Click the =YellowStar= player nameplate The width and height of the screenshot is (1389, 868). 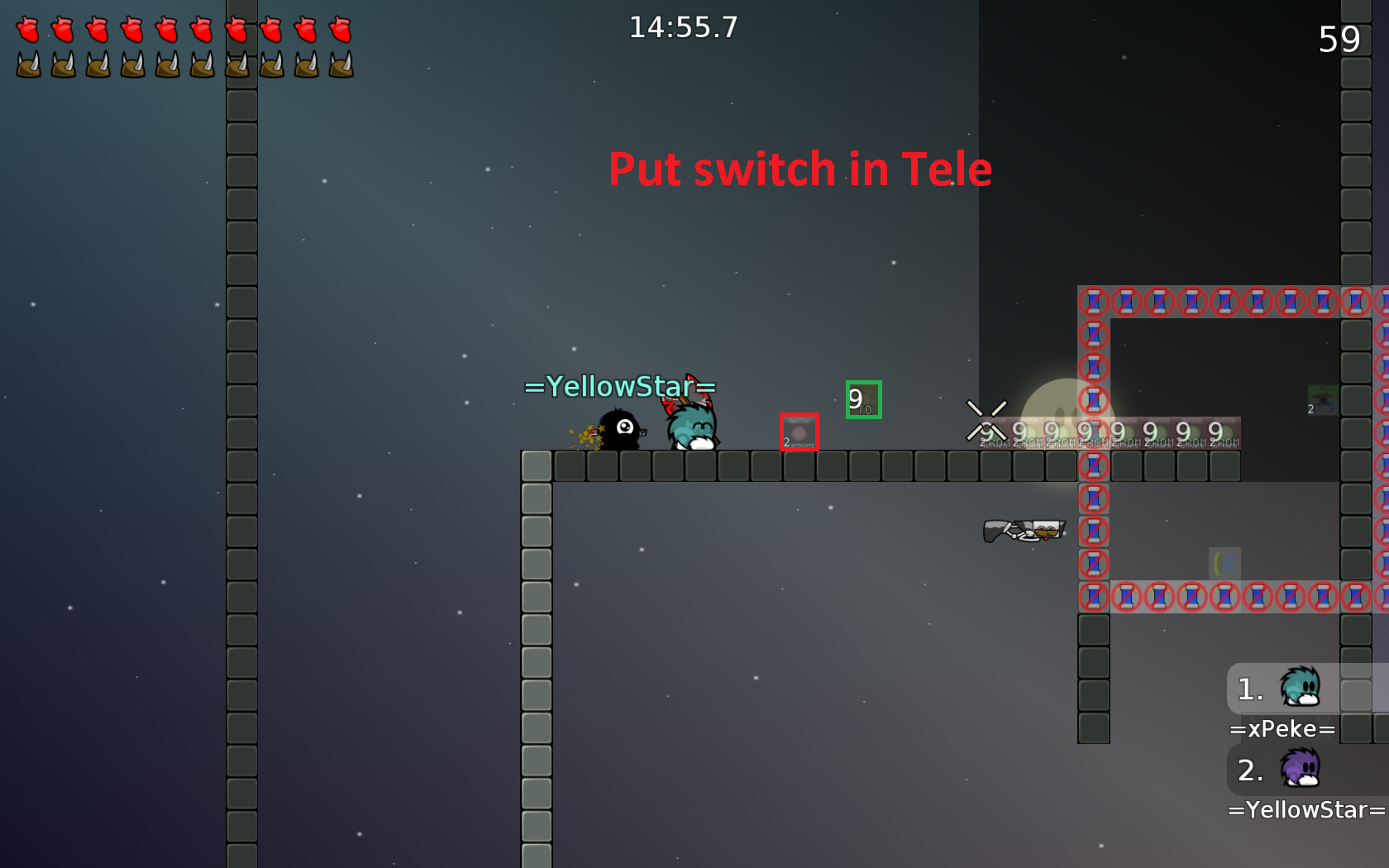tap(618, 385)
